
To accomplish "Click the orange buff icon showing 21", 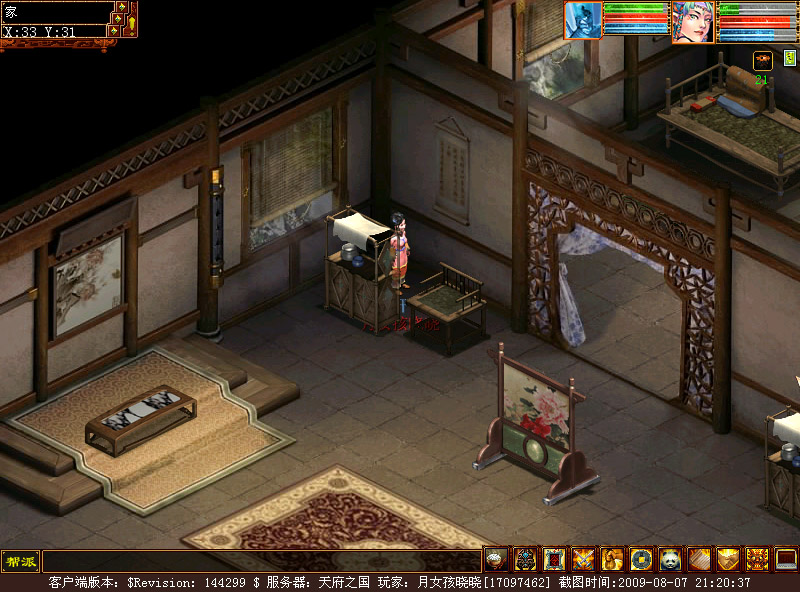I will [x=762, y=61].
